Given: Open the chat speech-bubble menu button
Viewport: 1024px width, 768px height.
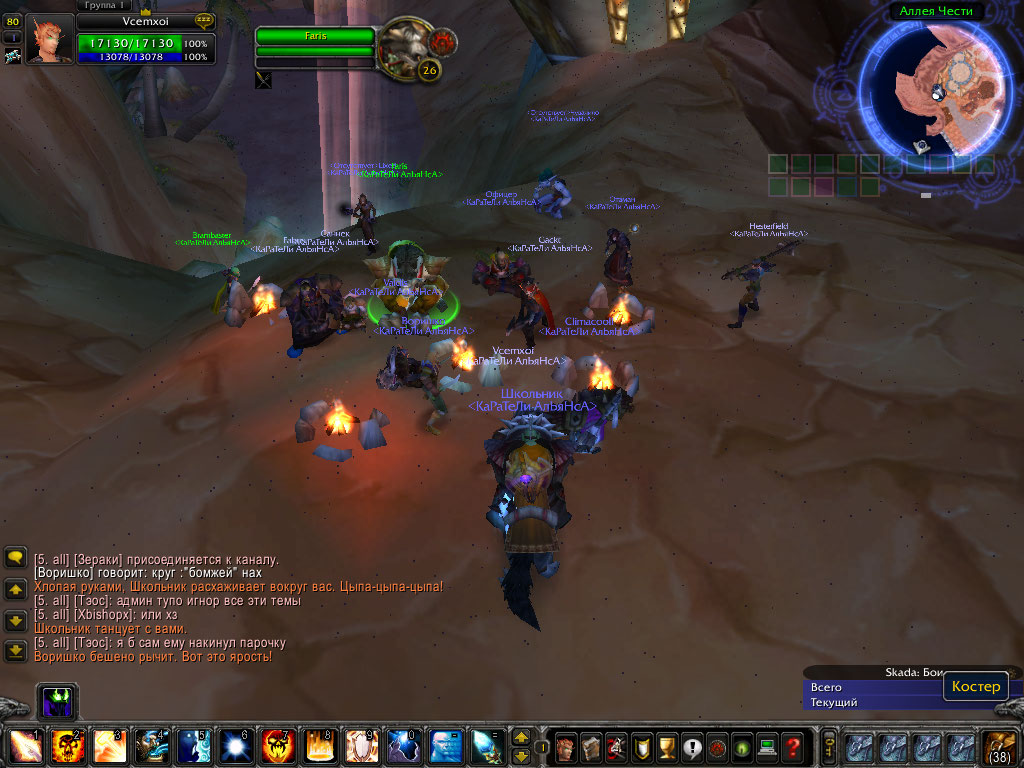Looking at the screenshot, I should [x=15, y=557].
